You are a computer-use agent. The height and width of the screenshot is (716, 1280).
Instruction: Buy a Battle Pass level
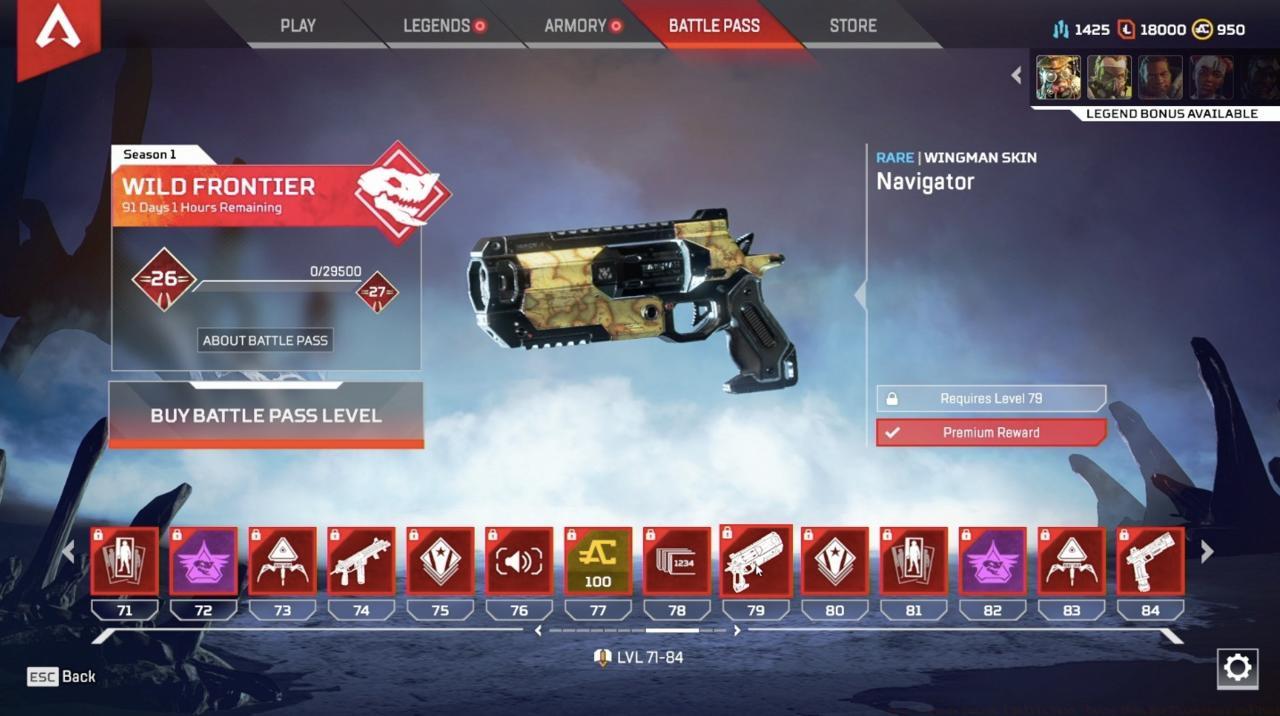(x=266, y=415)
